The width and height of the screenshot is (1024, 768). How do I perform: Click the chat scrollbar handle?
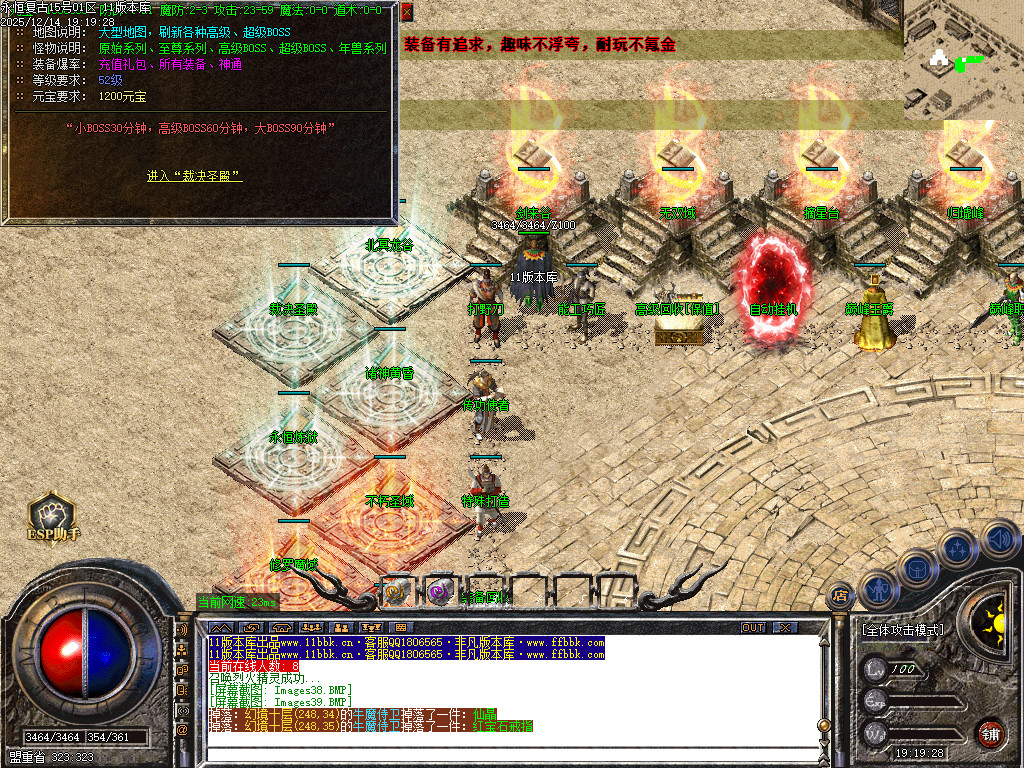click(x=822, y=725)
